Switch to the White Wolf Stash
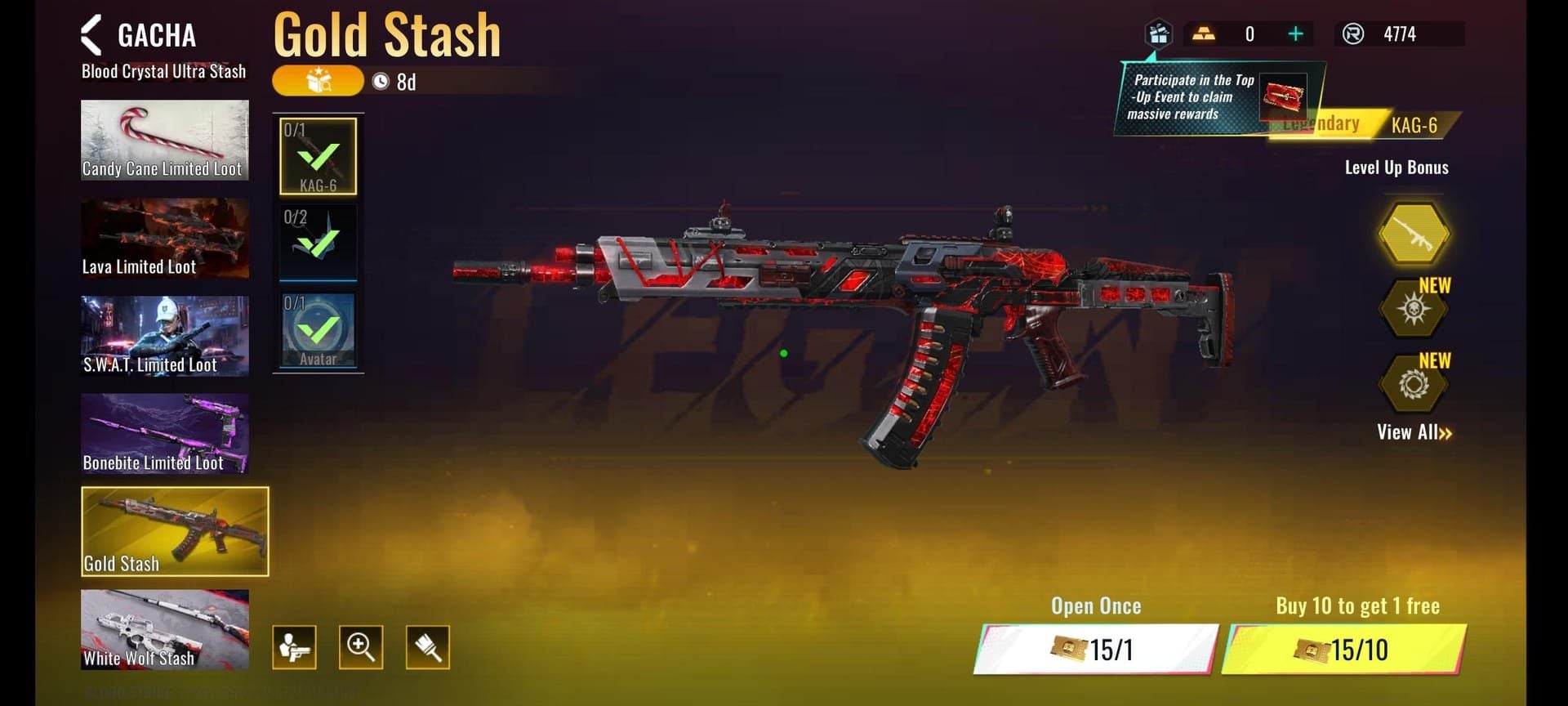 tap(164, 630)
